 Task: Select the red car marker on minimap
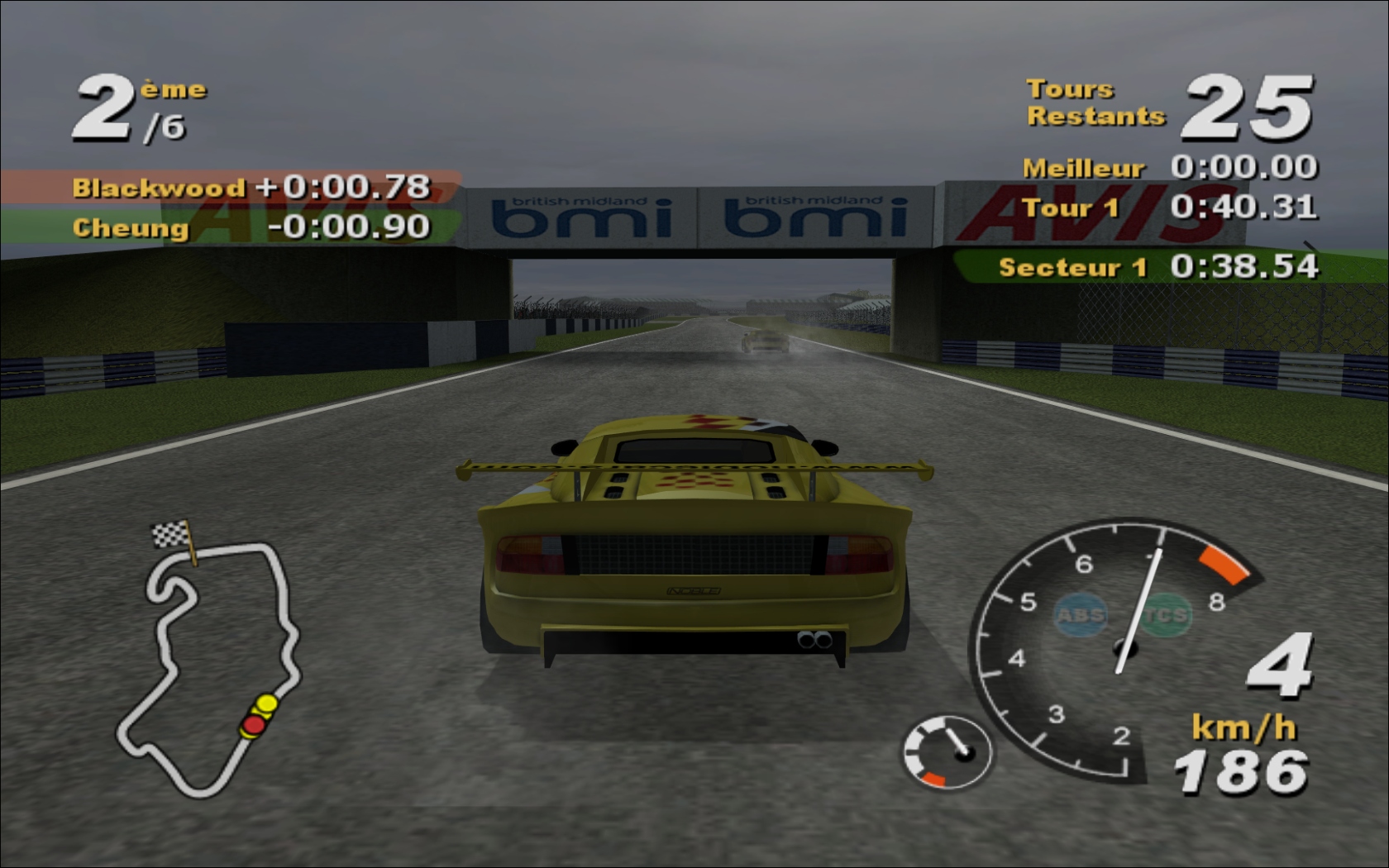(x=253, y=726)
